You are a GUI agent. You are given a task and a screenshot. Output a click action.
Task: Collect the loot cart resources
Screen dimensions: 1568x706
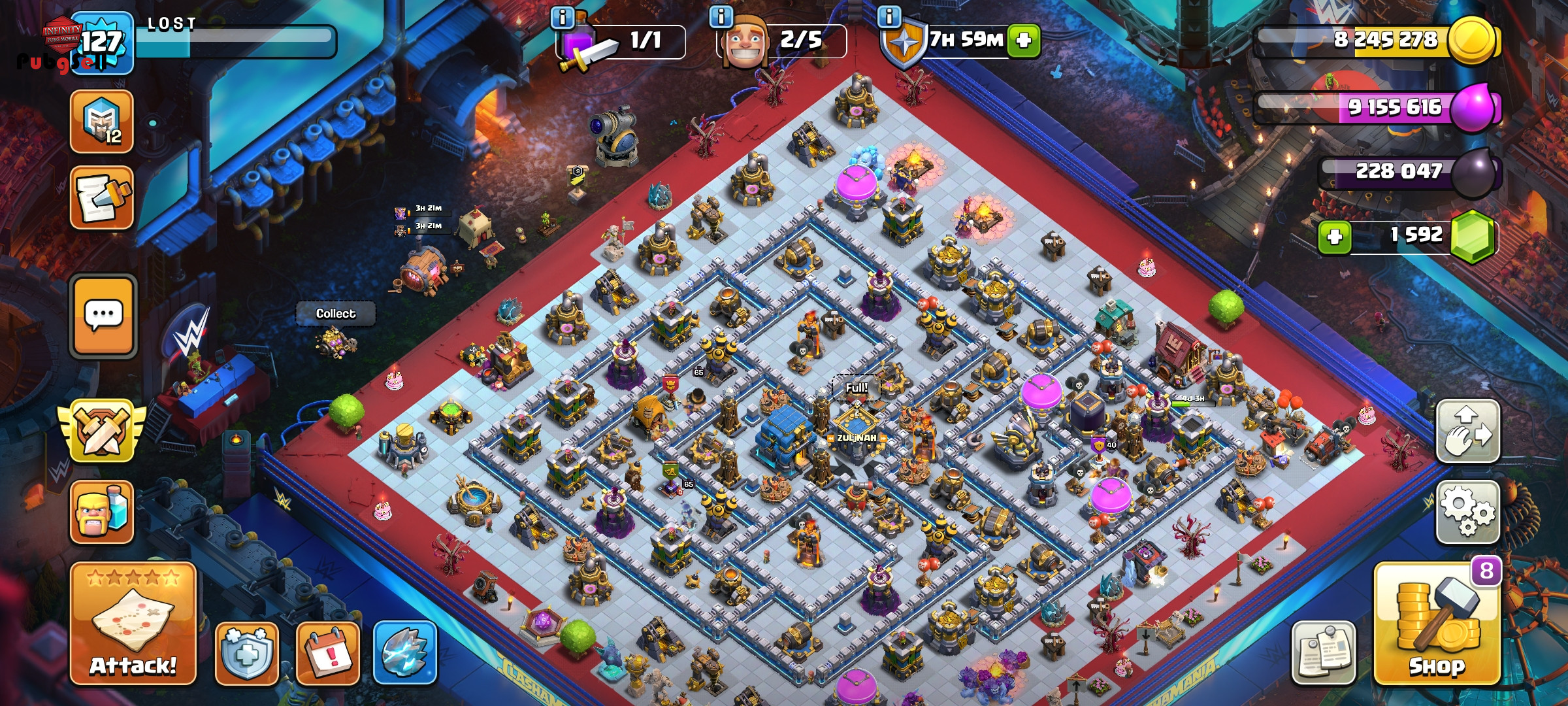click(336, 314)
